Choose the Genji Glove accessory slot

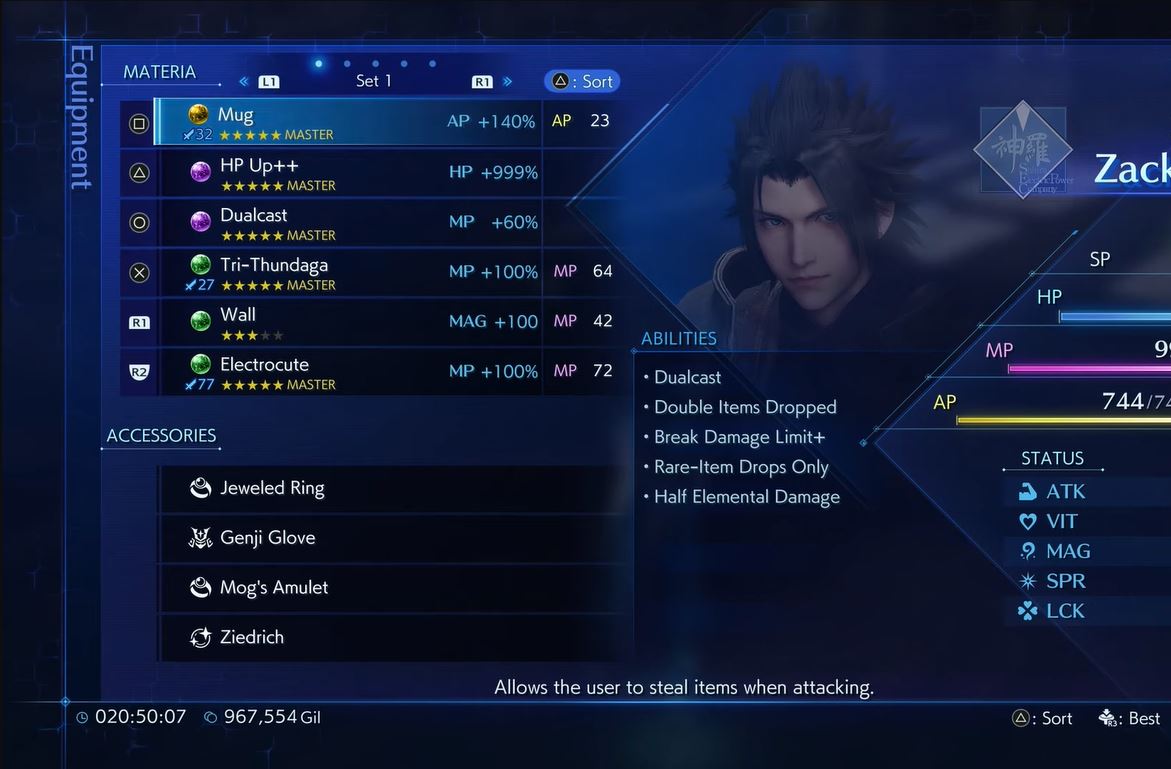pyautogui.click(x=395, y=538)
